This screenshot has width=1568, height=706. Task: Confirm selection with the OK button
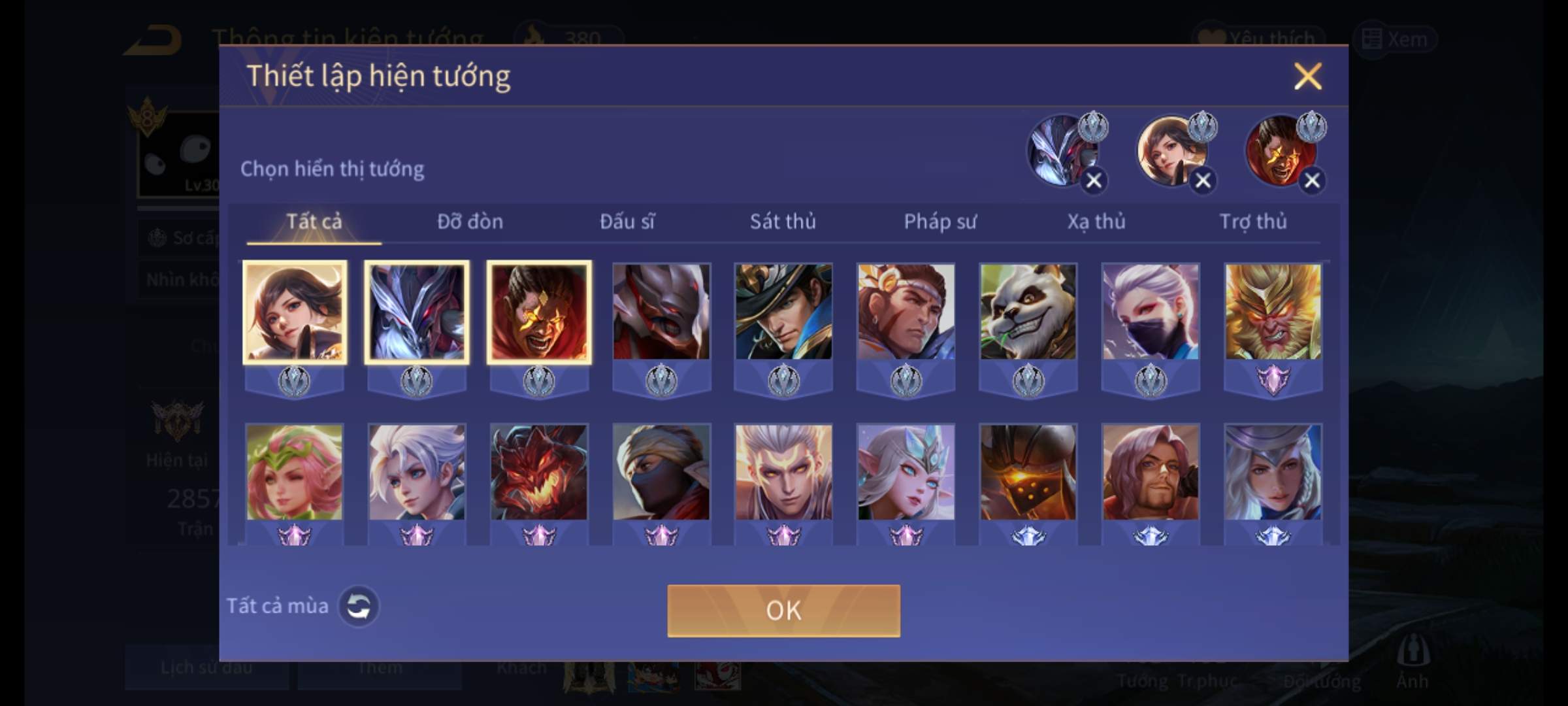pyautogui.click(x=783, y=611)
